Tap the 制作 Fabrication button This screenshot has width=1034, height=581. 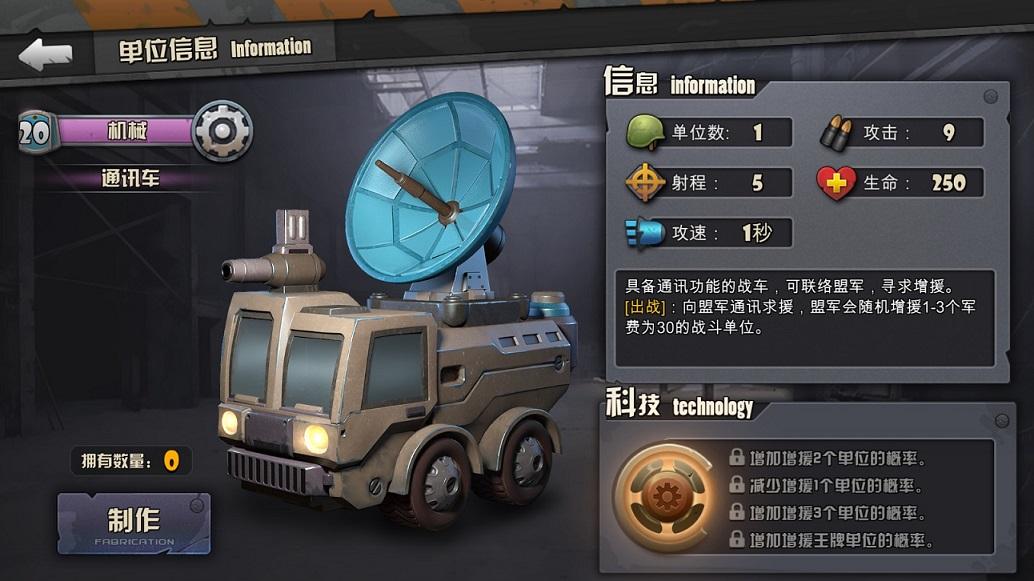[134, 523]
